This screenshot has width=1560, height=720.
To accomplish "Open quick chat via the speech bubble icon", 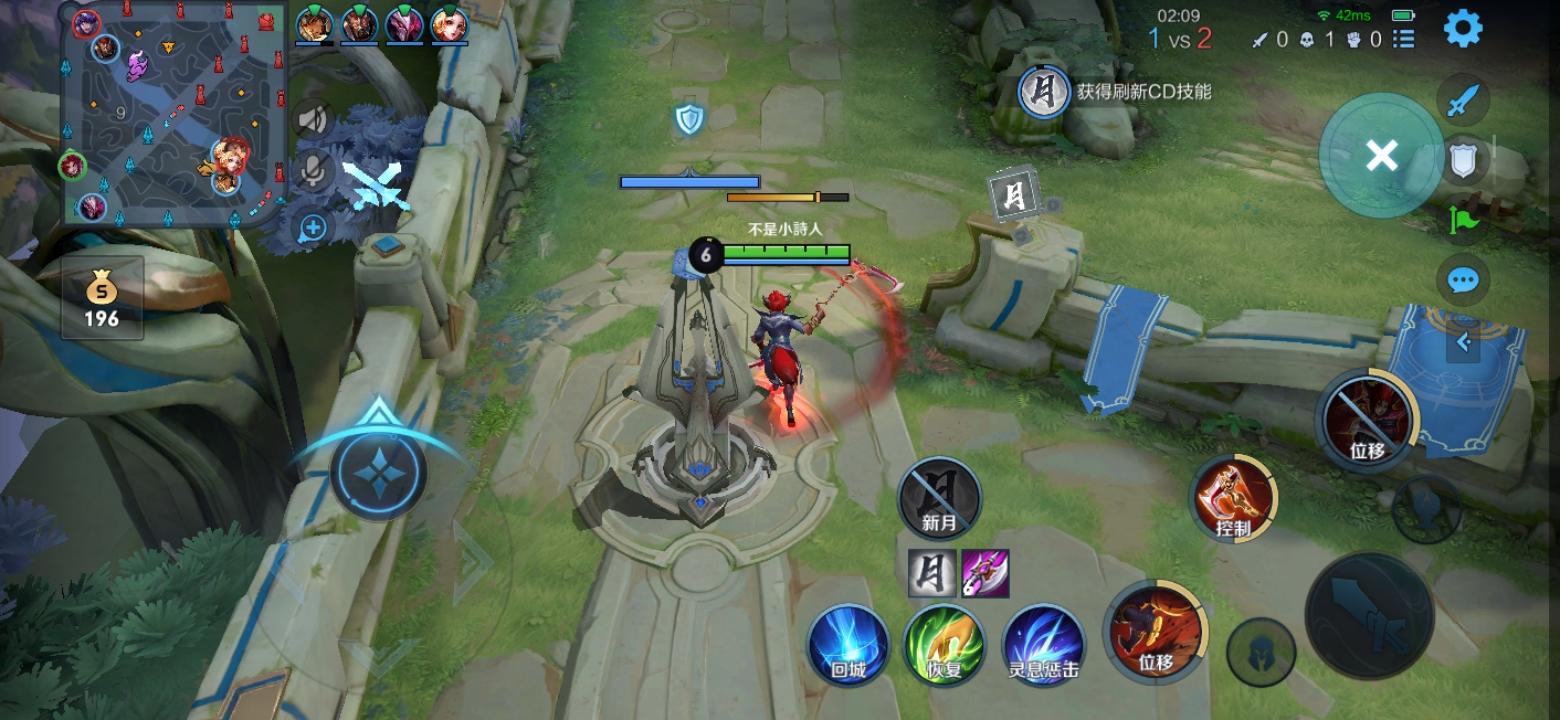I will pos(1462,280).
